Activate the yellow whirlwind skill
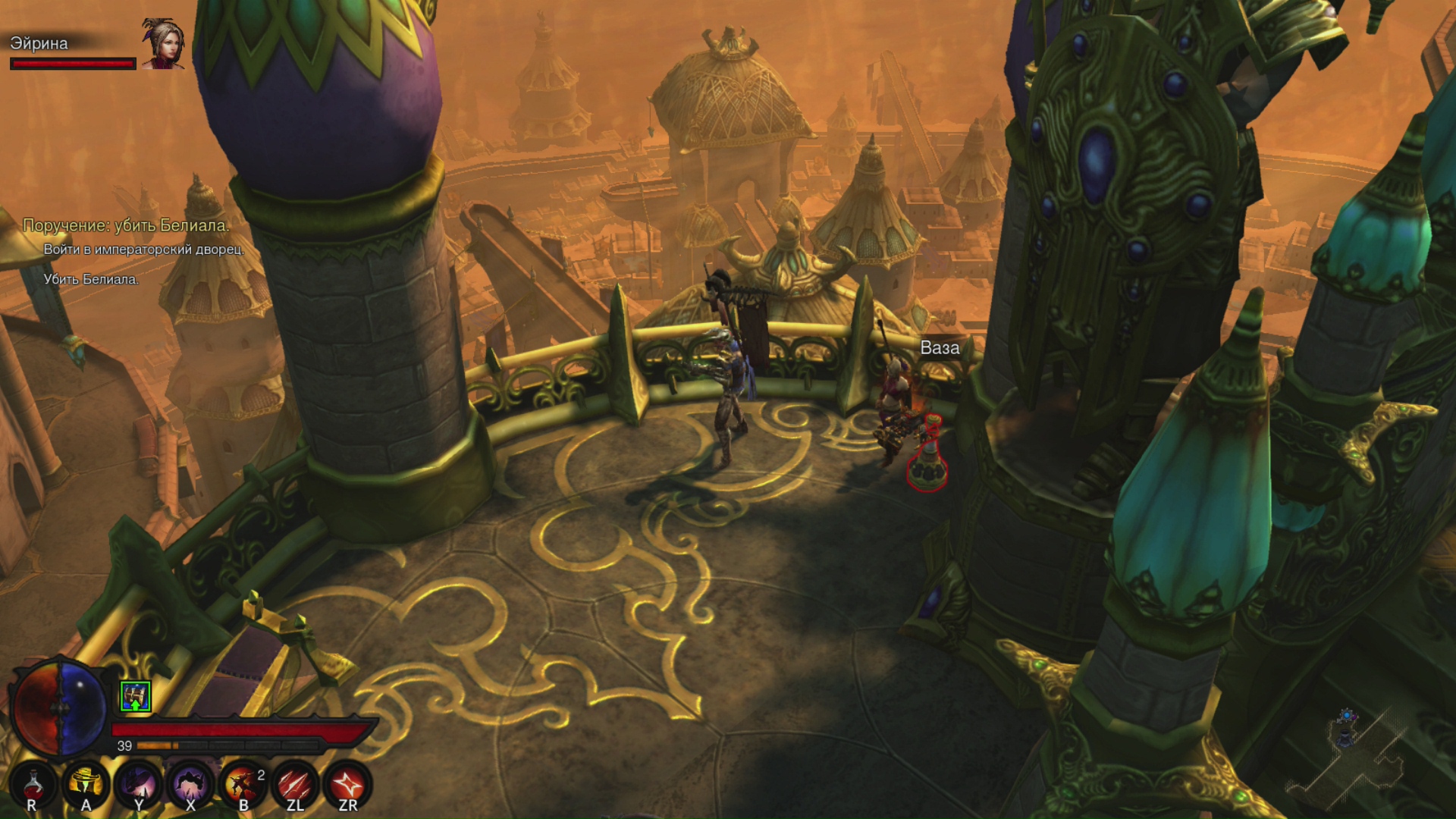1456x819 pixels. tap(86, 783)
